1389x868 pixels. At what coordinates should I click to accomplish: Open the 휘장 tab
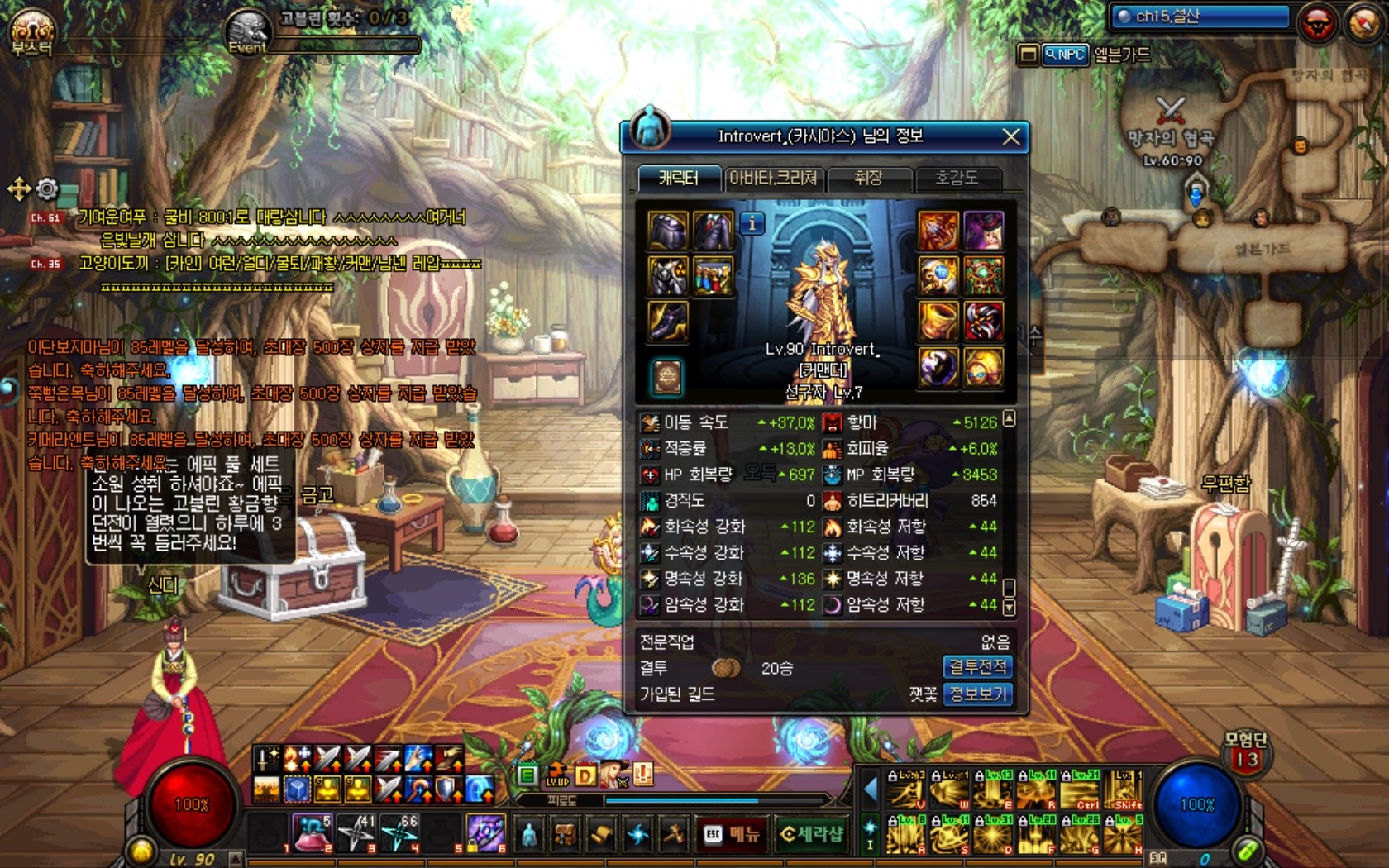click(868, 179)
